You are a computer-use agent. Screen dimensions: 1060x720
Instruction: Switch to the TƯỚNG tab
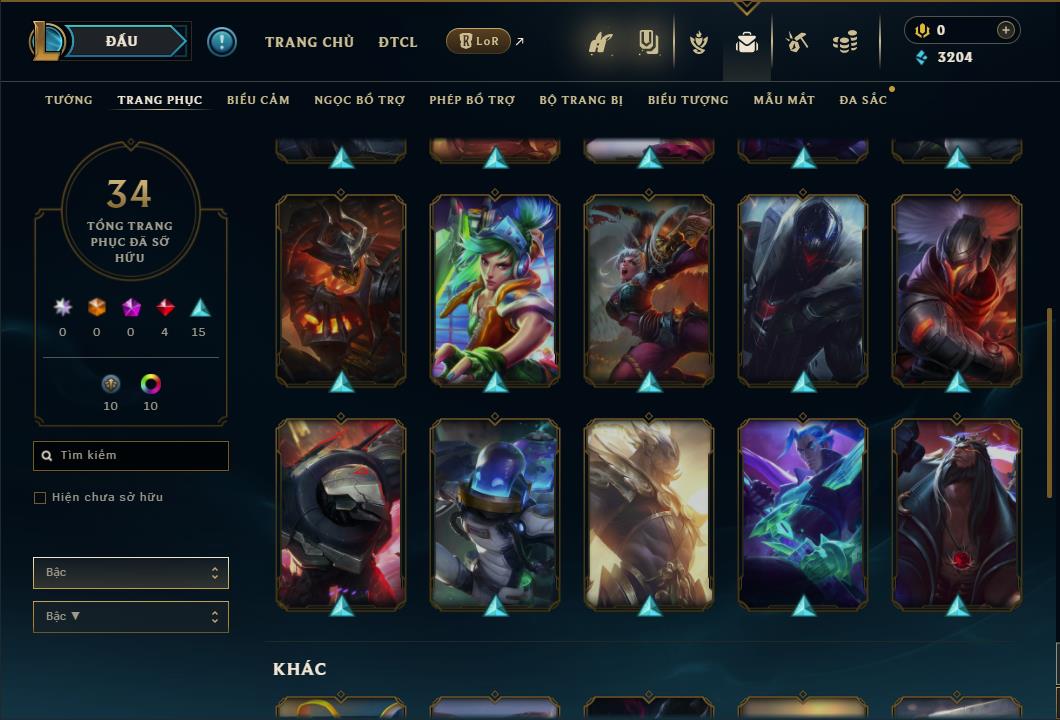coord(69,100)
